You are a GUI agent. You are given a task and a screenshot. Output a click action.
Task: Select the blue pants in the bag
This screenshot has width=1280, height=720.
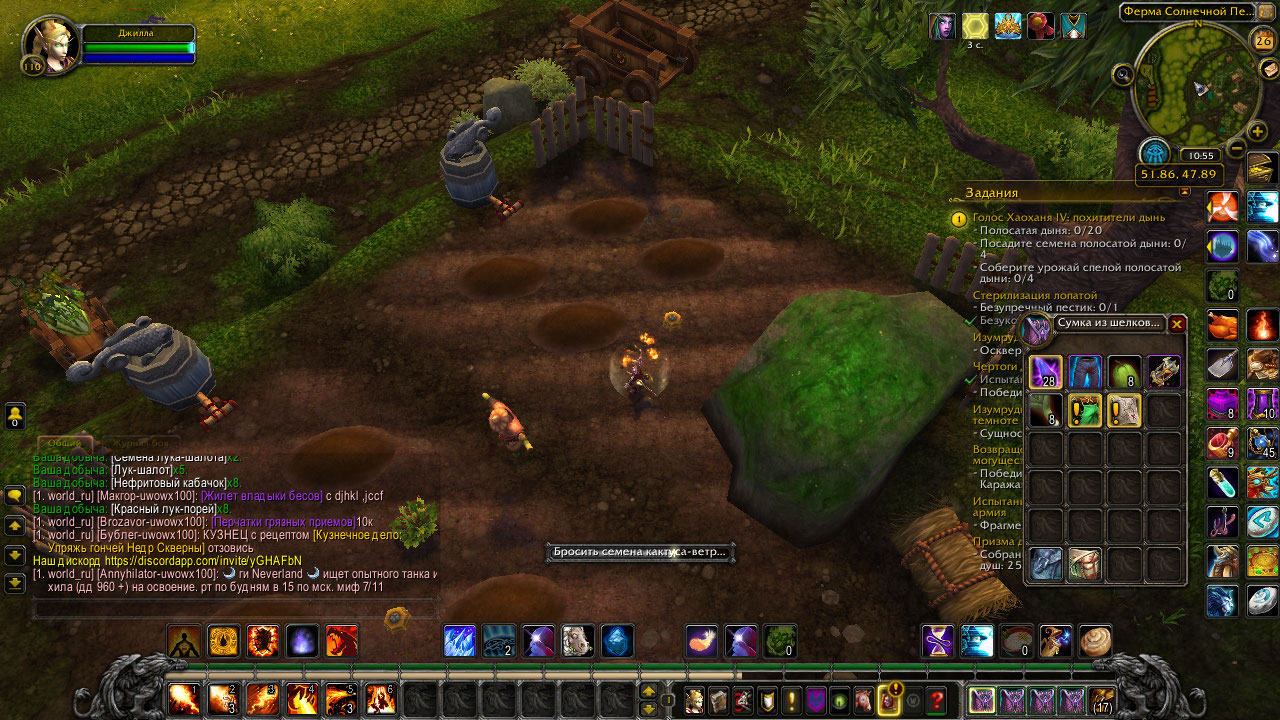tap(1085, 372)
